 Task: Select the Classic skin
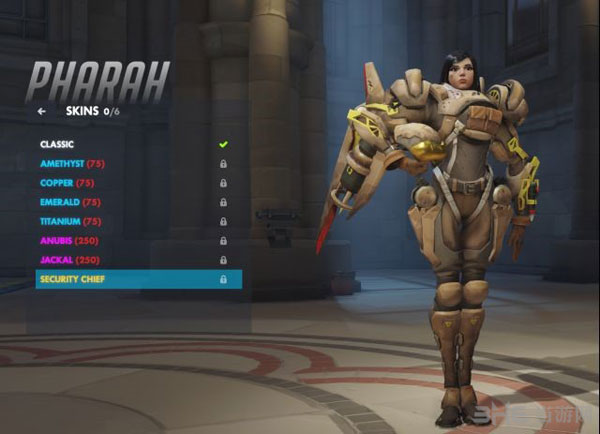click(x=57, y=144)
